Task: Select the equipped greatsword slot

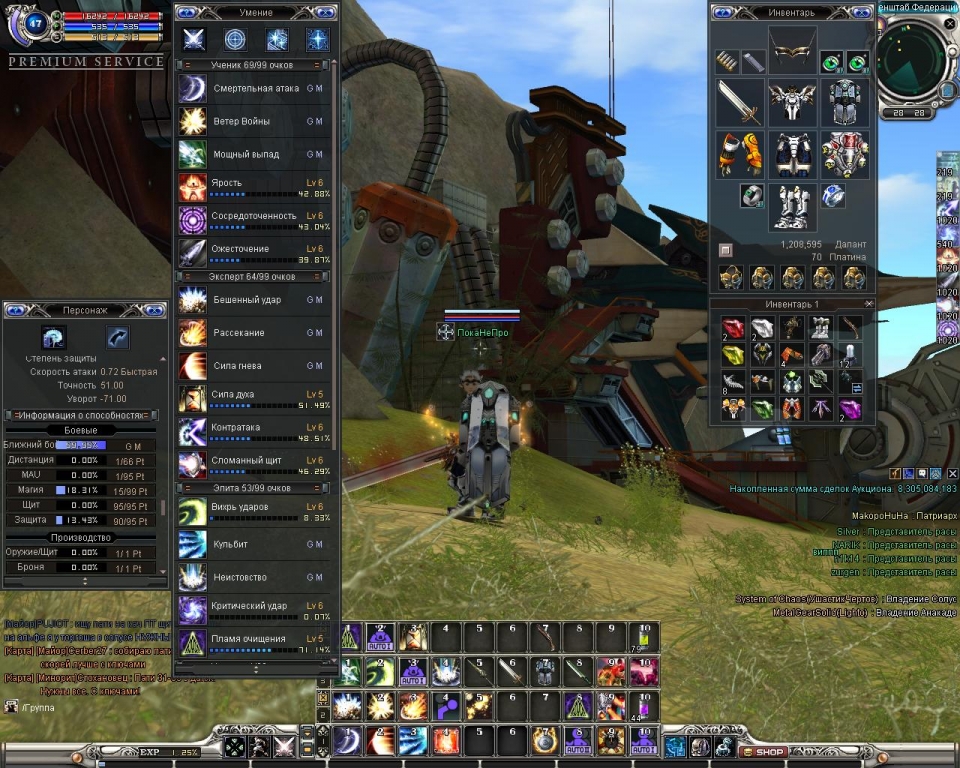Action: tap(740, 104)
